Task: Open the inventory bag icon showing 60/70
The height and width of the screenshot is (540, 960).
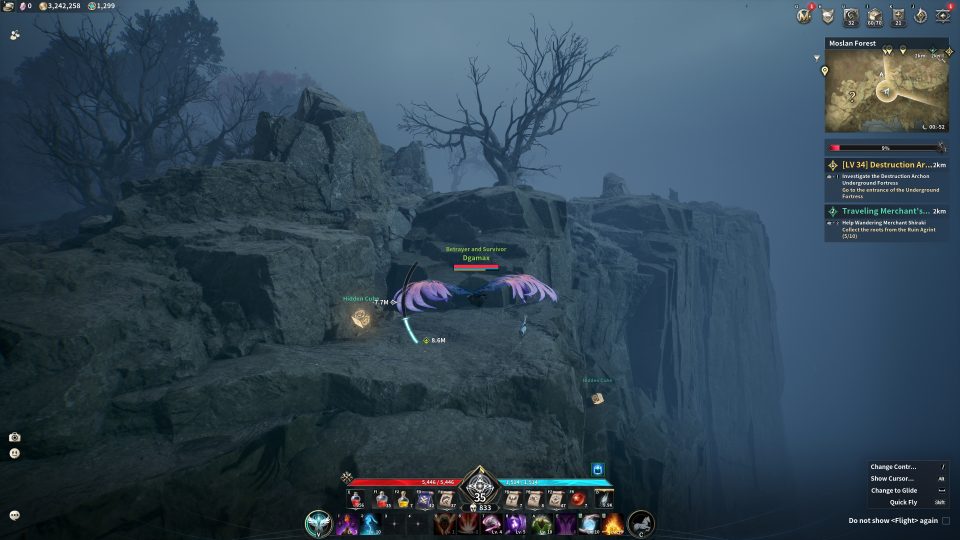Action: point(874,16)
